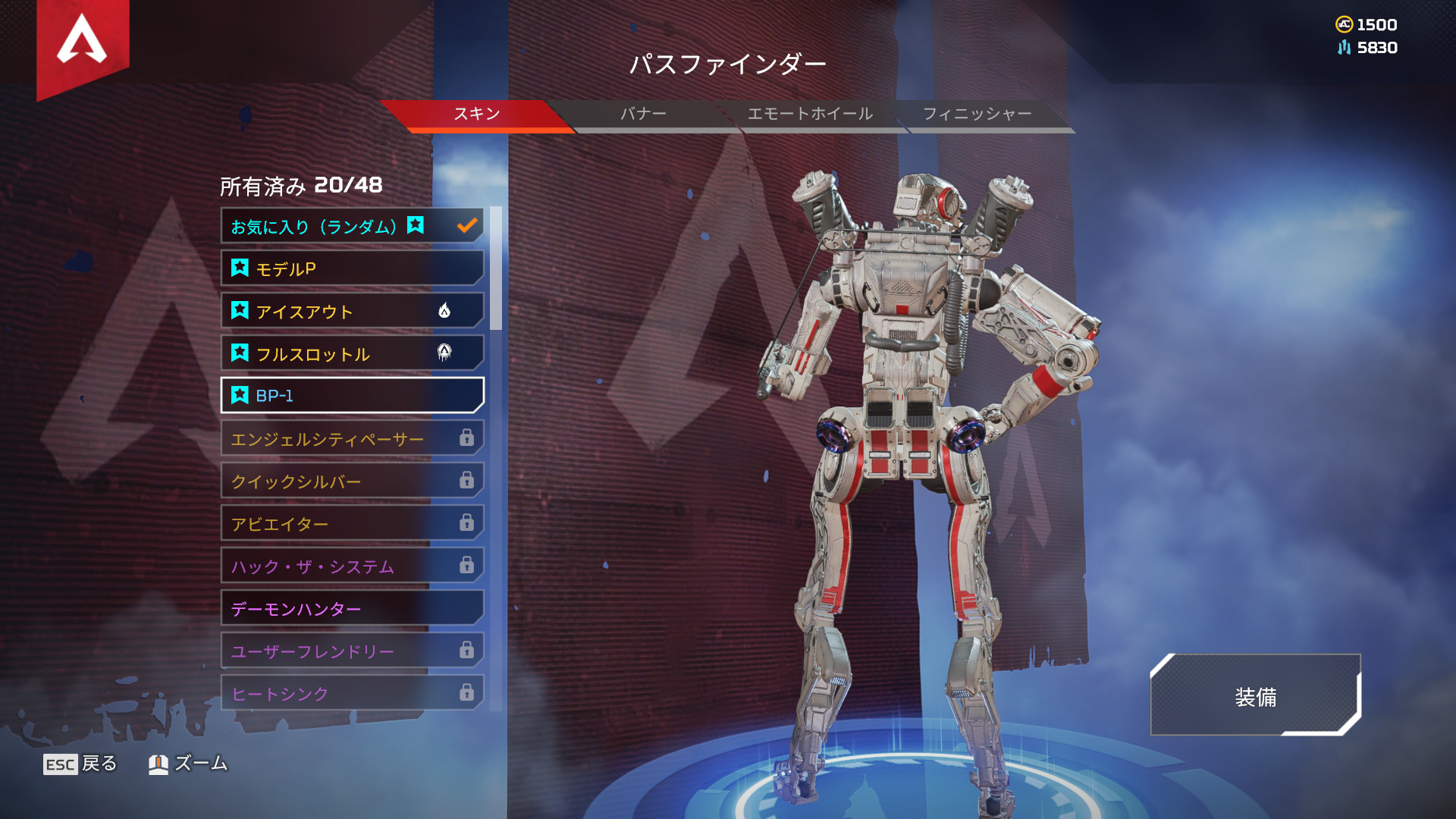Show the フィニッシャー tab
The image size is (1456, 819).
click(977, 114)
